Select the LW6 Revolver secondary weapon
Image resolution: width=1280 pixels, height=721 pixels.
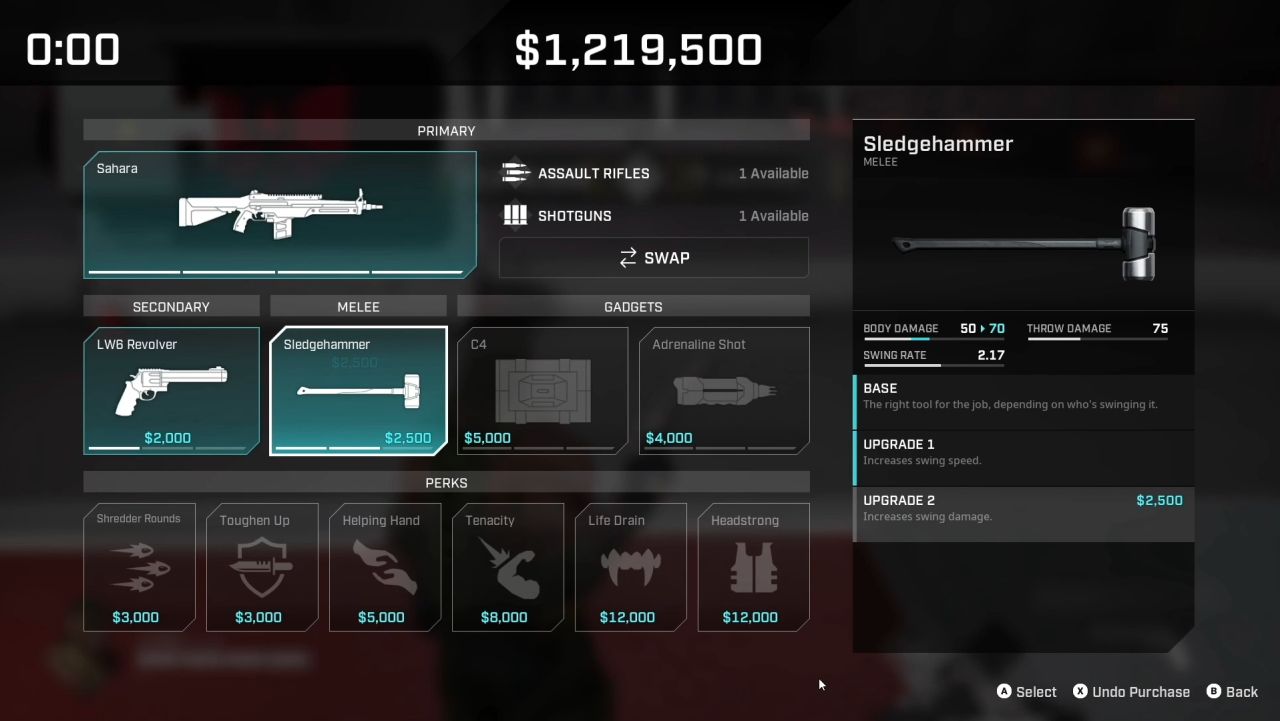coord(171,390)
